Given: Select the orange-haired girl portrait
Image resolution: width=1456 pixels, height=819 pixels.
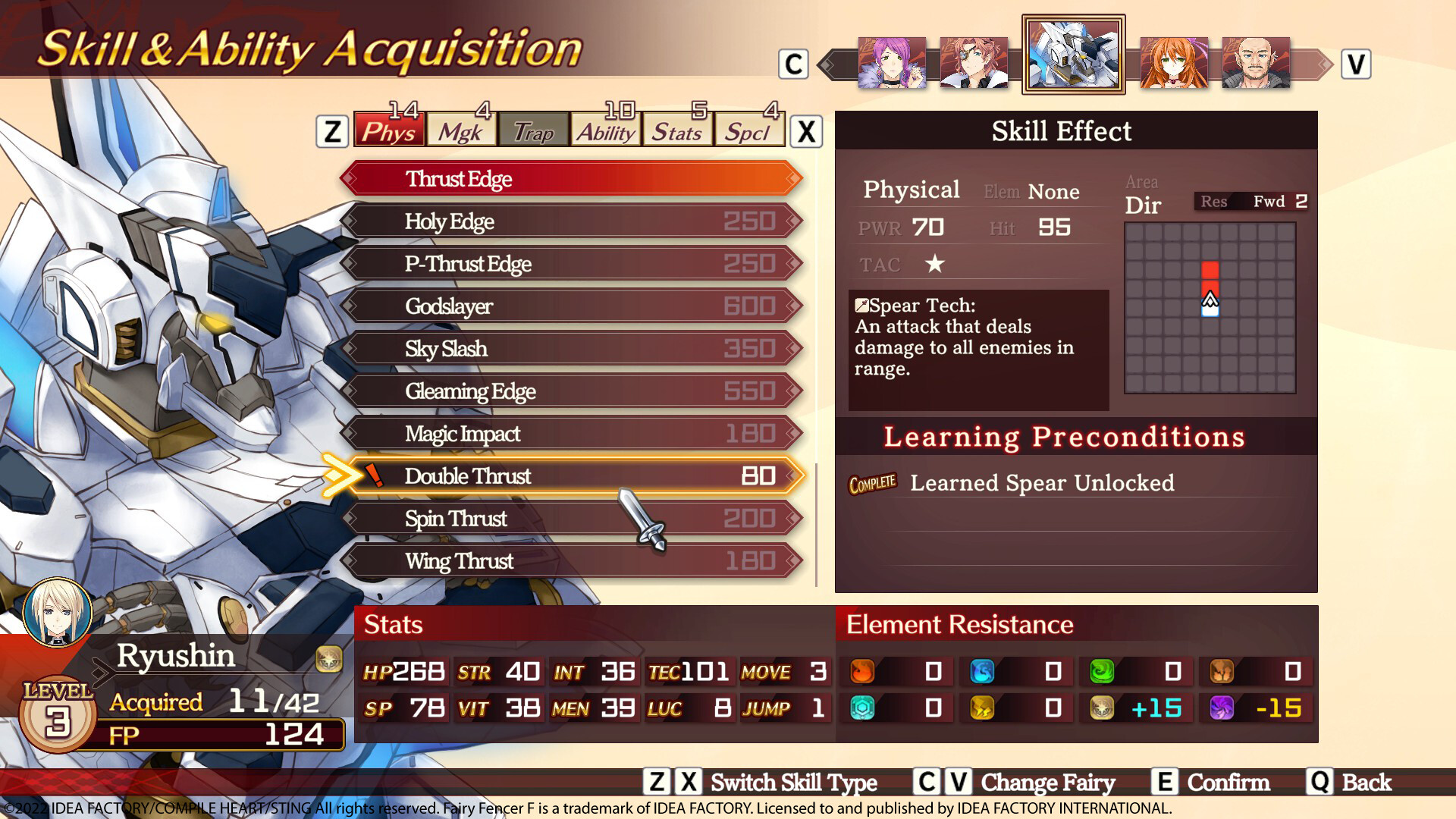Looking at the screenshot, I should coord(1174,61).
